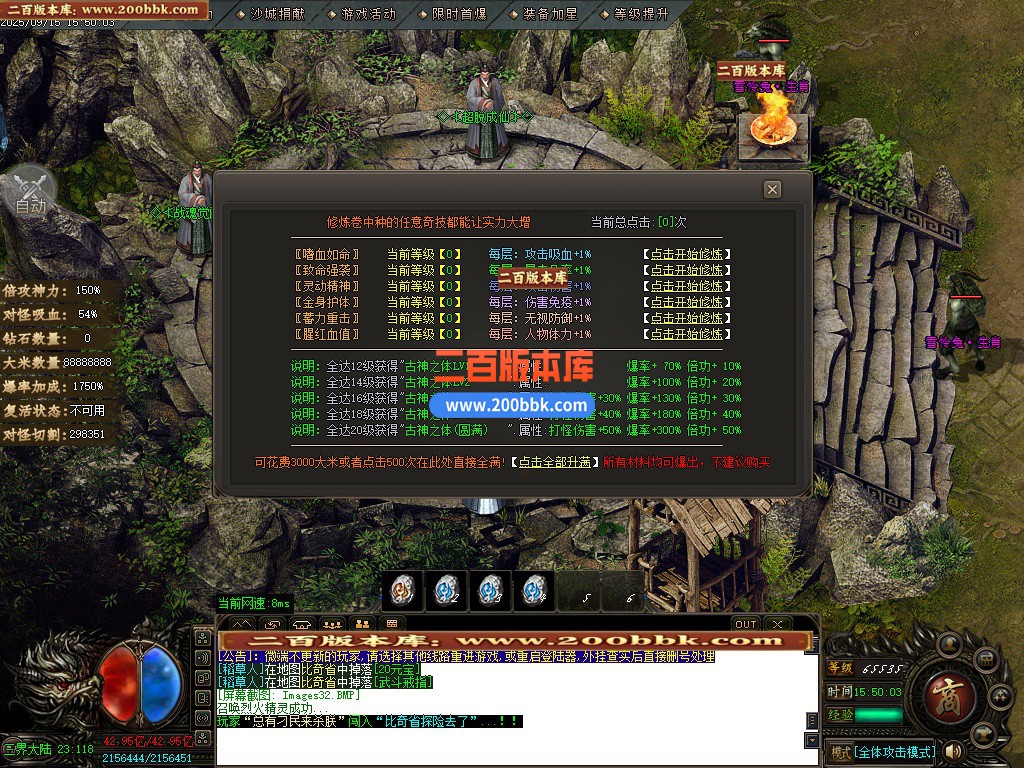Click 点击全部升满 to max all skills

pos(554,462)
